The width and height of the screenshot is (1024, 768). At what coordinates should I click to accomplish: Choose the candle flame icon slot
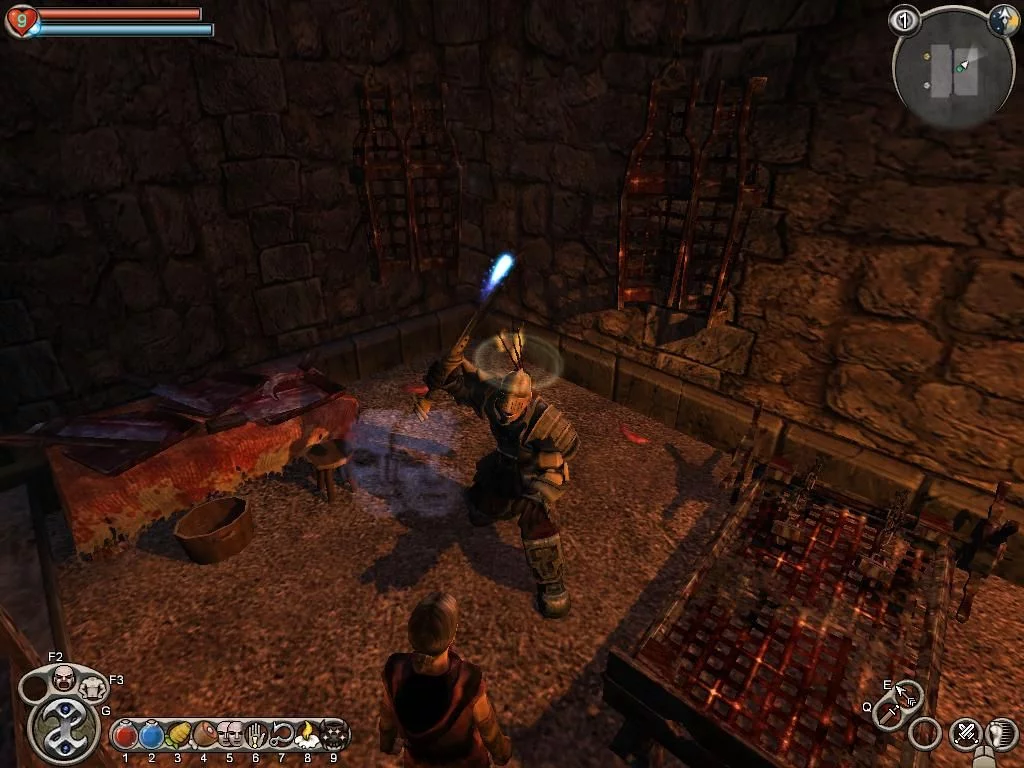point(308,736)
